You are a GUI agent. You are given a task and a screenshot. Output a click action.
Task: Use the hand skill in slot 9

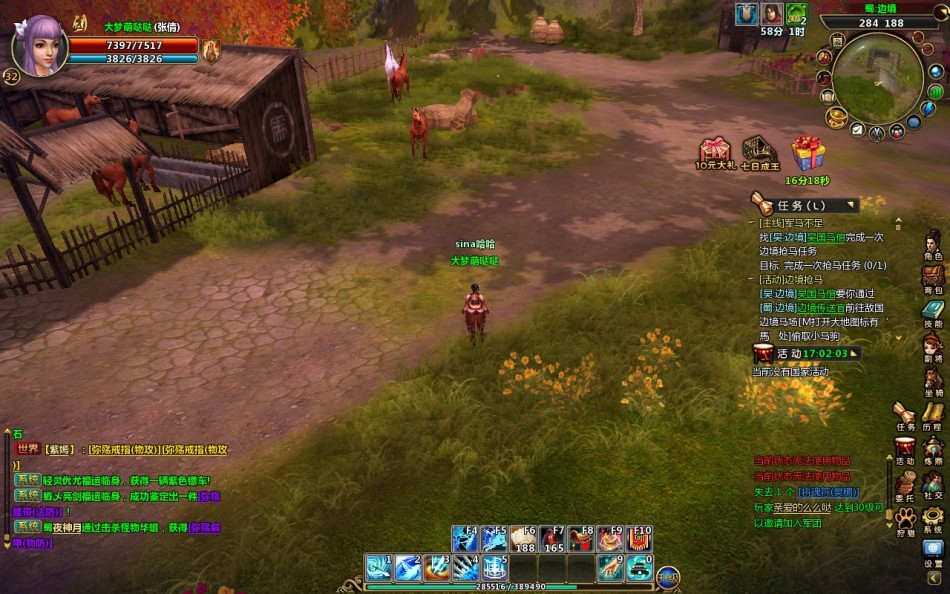point(610,568)
